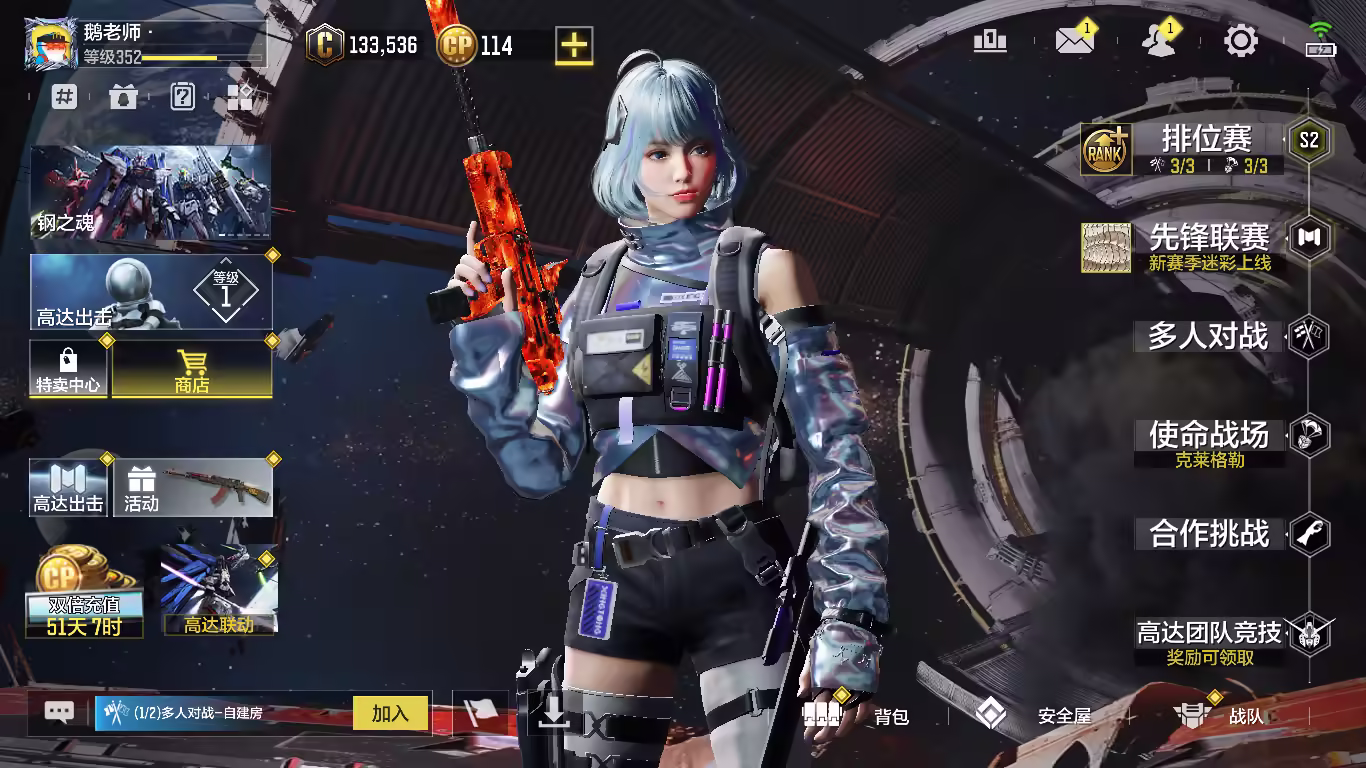The width and height of the screenshot is (1366, 768).
Task: Open the 排位赛 ranked match mode
Action: pos(1206,140)
